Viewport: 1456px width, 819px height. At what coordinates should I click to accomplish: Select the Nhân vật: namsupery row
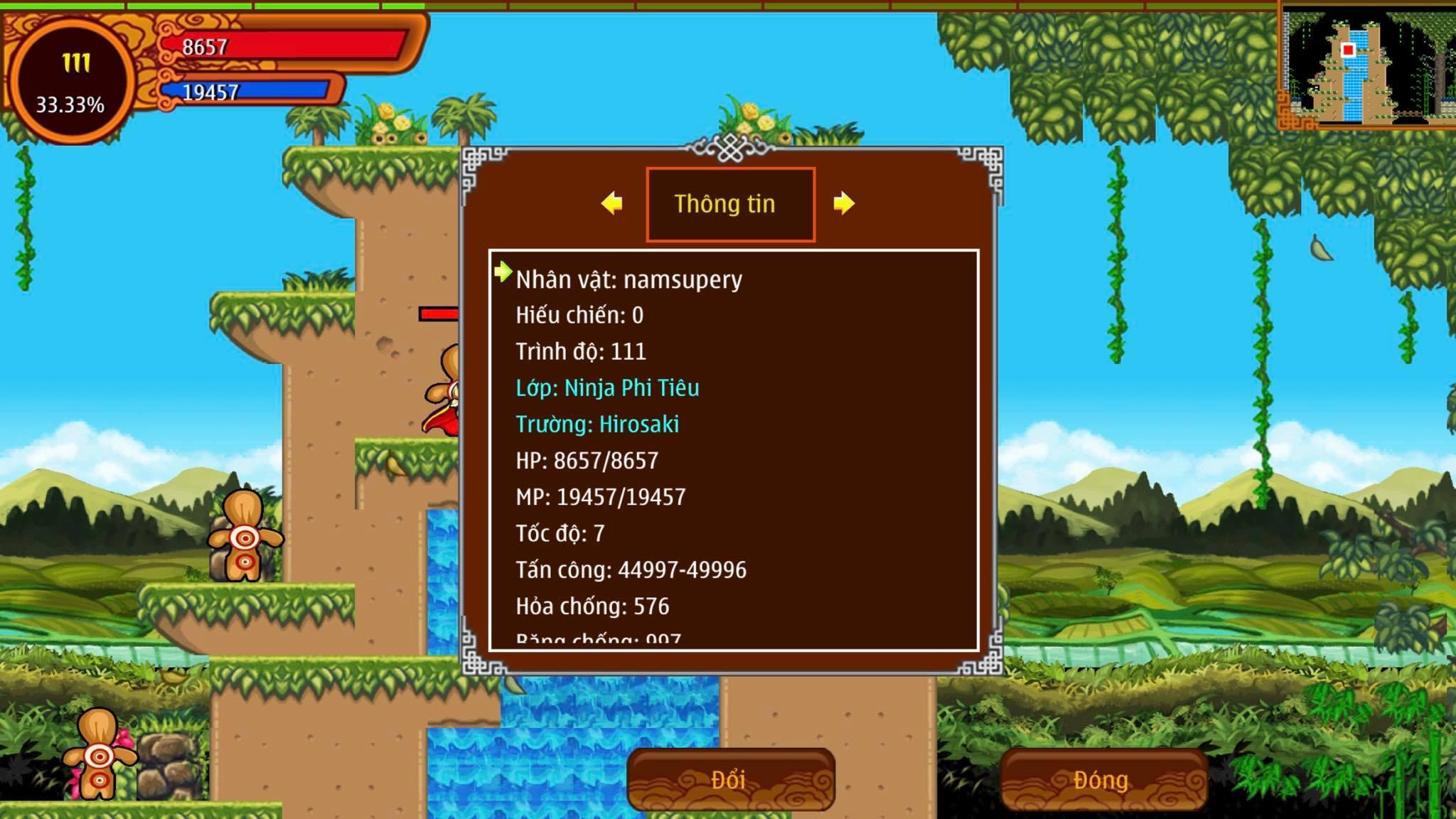628,279
